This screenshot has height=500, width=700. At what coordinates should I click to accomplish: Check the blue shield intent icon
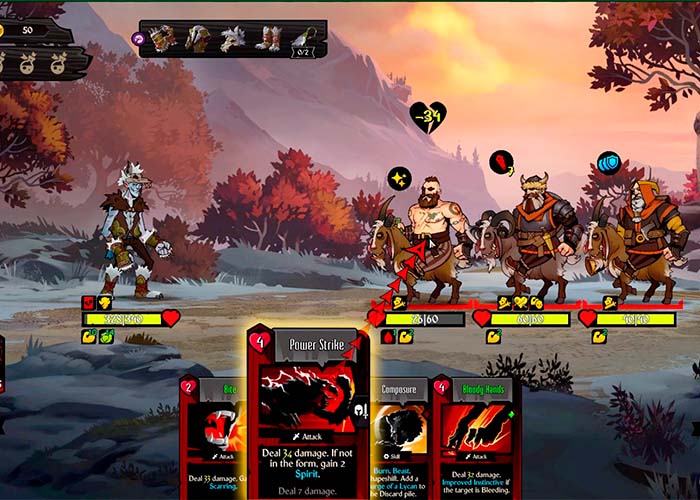(609, 163)
